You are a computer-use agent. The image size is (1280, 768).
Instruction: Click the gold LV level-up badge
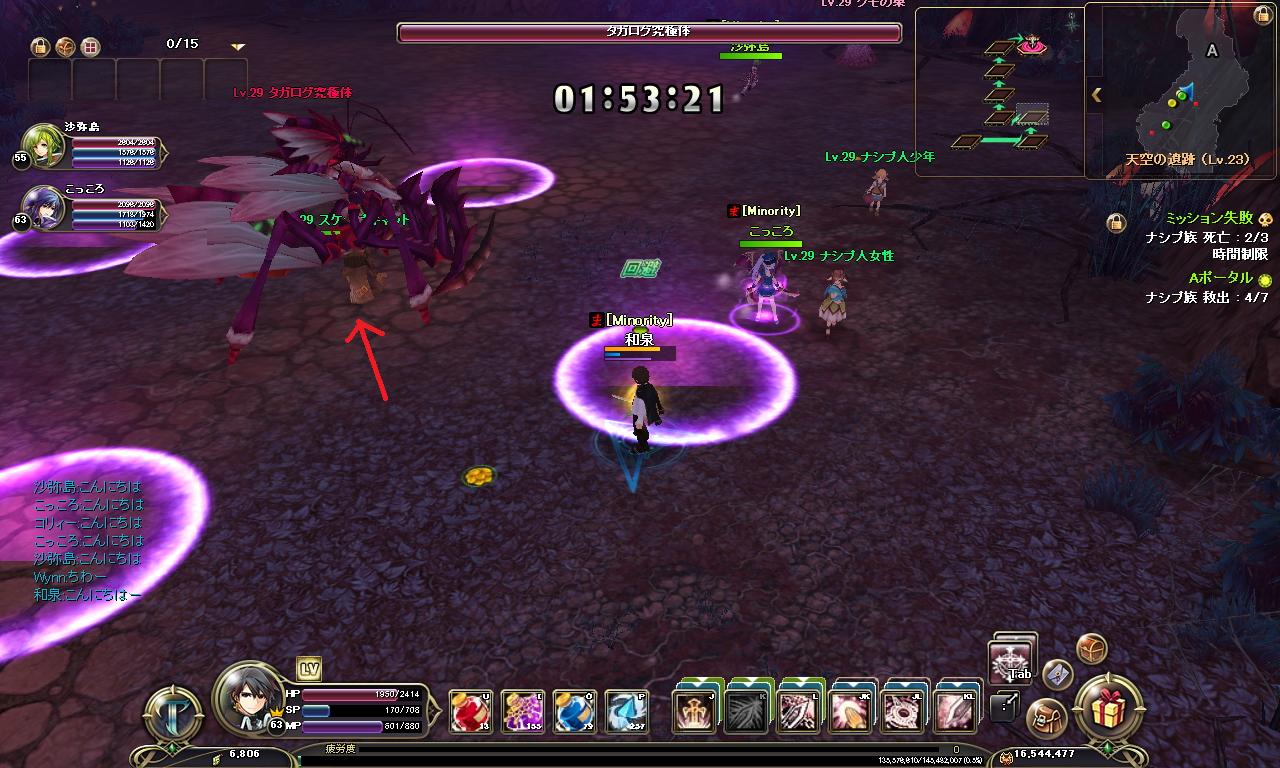click(x=308, y=669)
